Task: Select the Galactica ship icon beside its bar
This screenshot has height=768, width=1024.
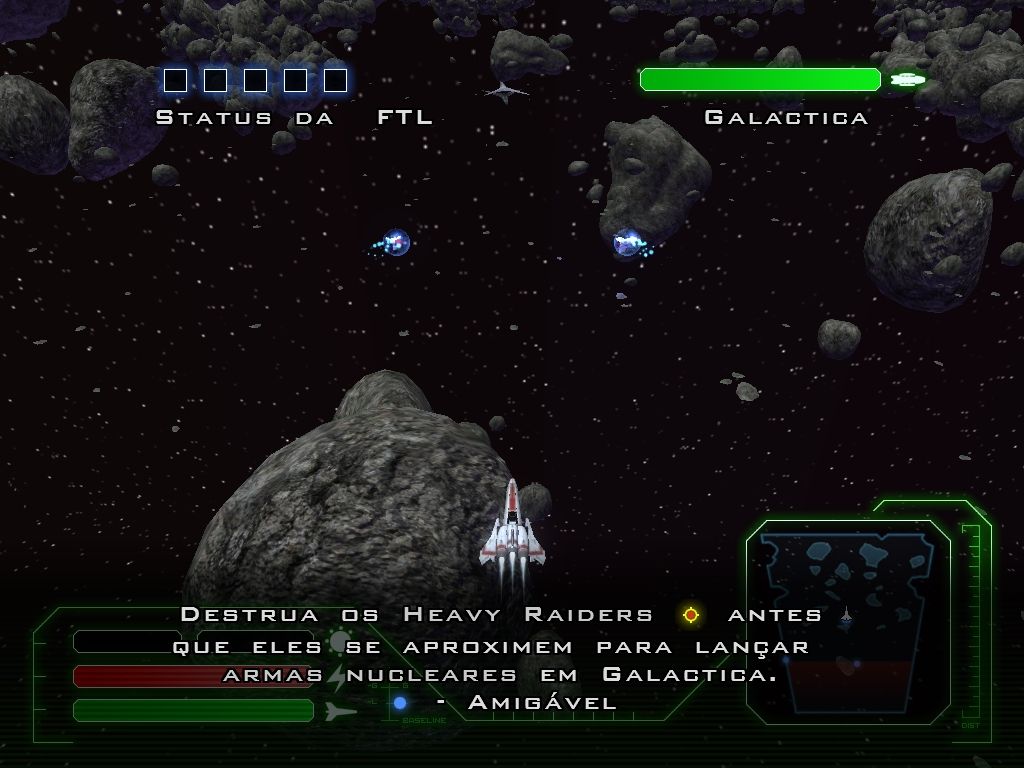Action: tap(908, 79)
